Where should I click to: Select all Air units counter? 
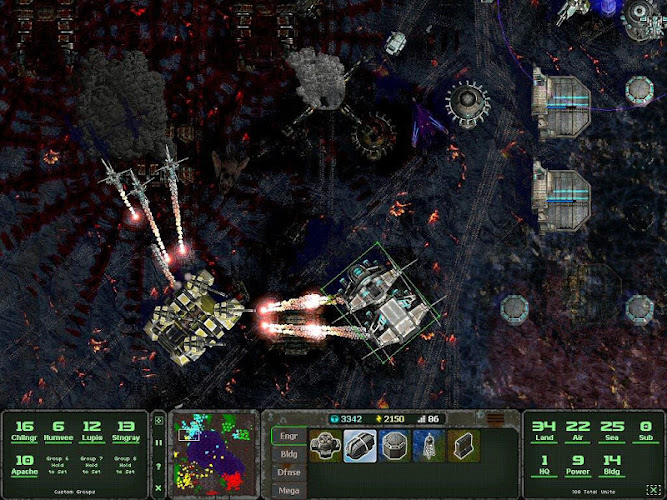[579, 432]
